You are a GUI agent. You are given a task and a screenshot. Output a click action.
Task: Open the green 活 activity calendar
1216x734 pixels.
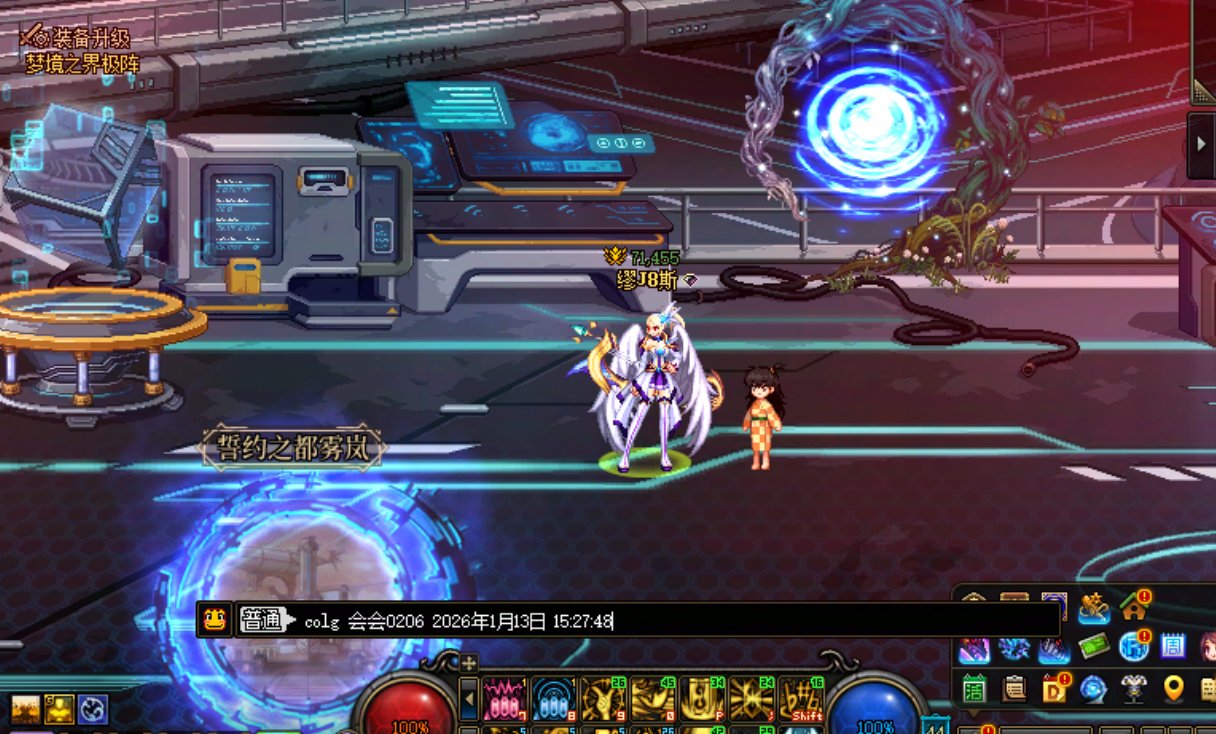(x=974, y=689)
